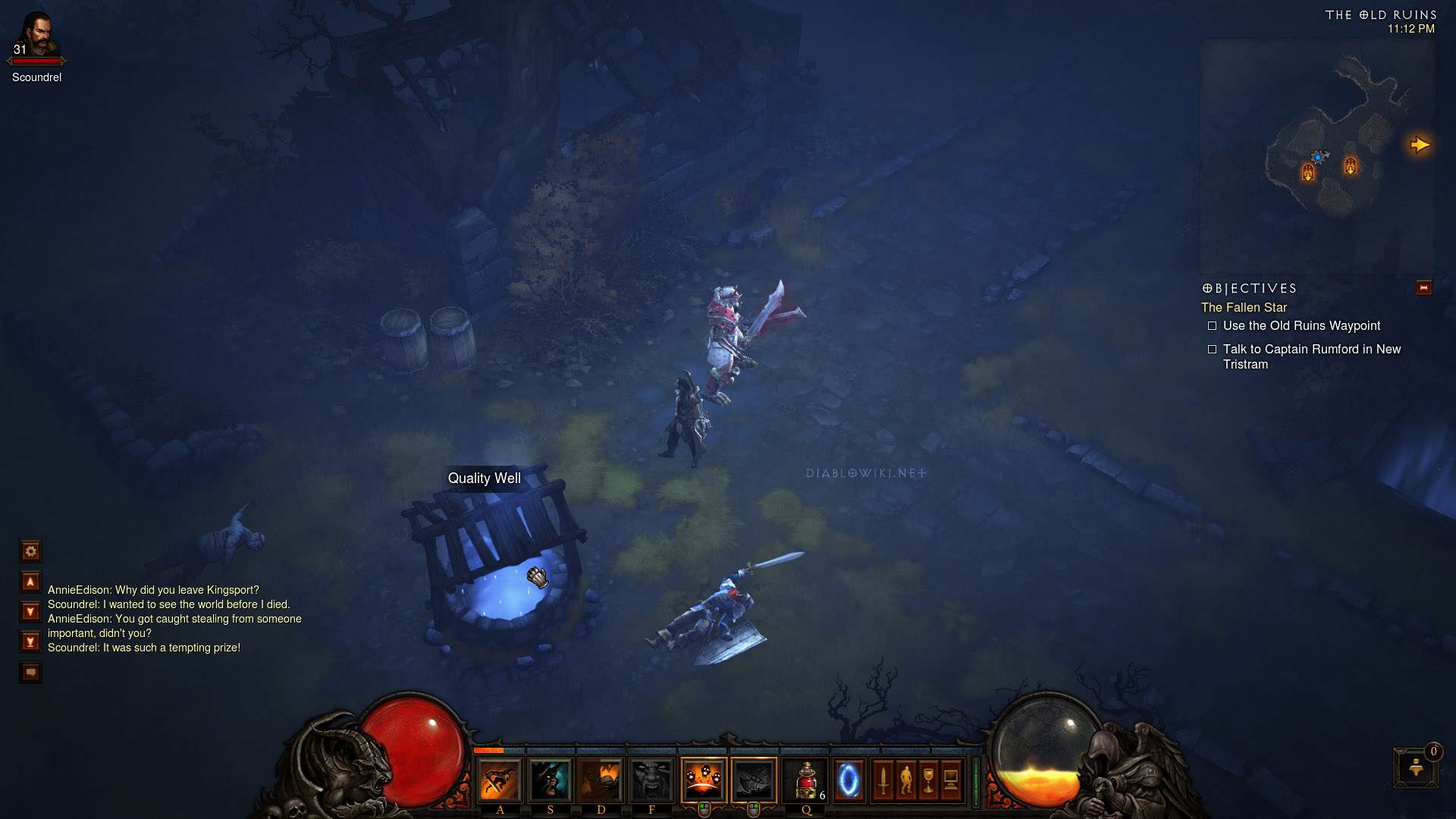Select the three flaming skulls skill
The image size is (1456, 819).
703,780
